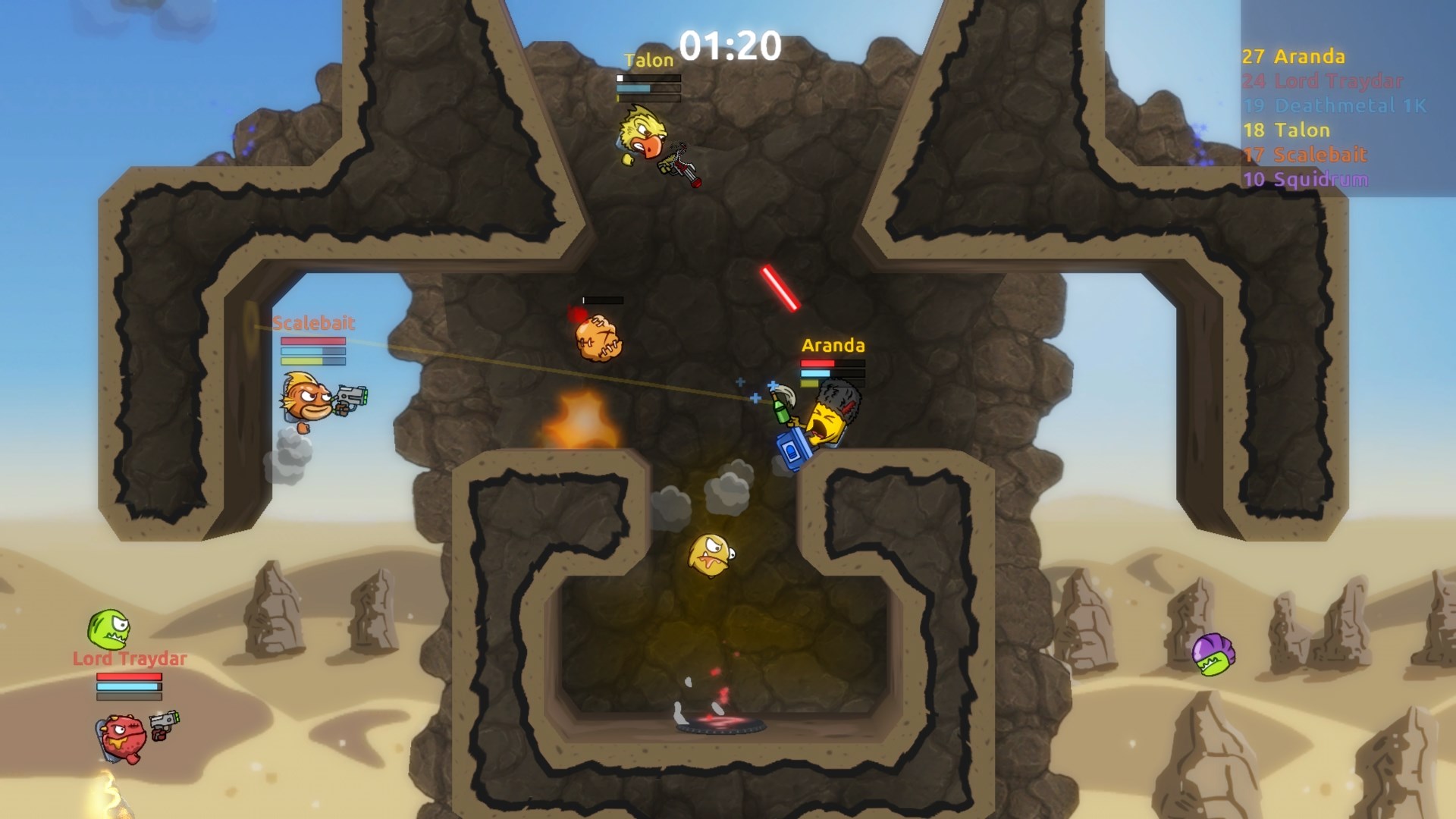
Task: Click the 01:20 match timer
Action: [730, 47]
